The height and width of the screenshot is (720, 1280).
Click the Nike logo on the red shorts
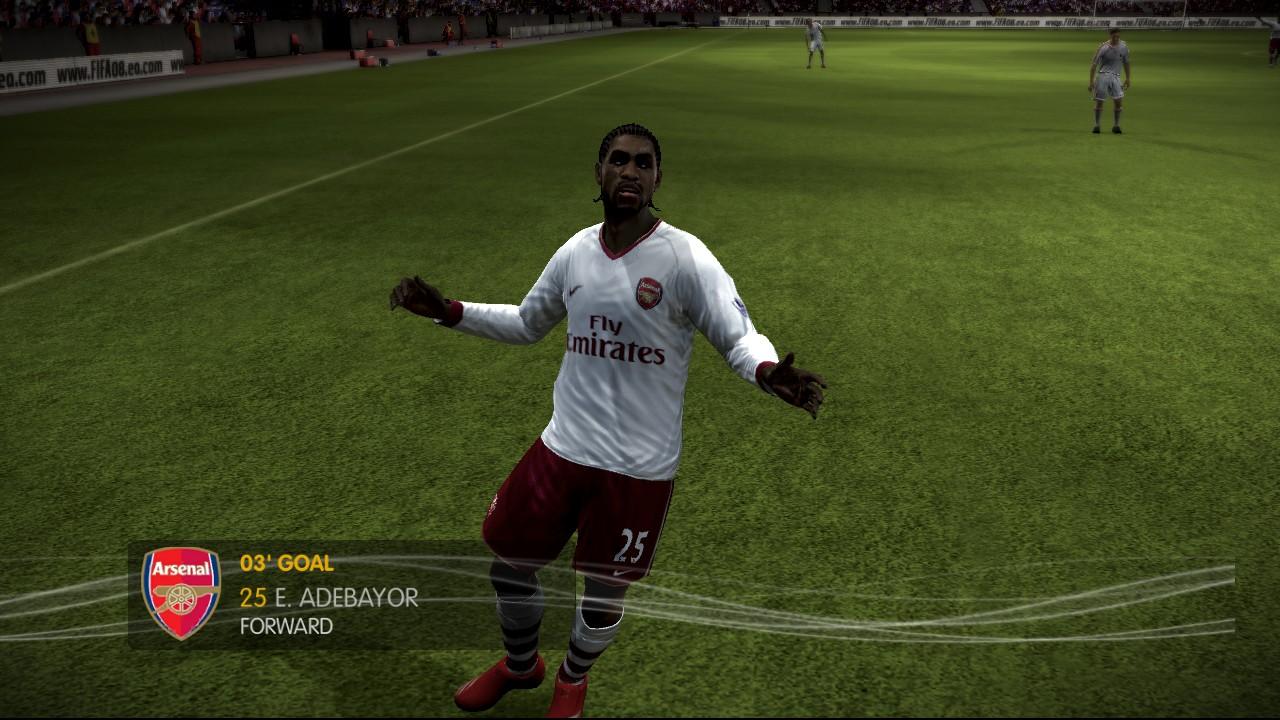click(622, 571)
